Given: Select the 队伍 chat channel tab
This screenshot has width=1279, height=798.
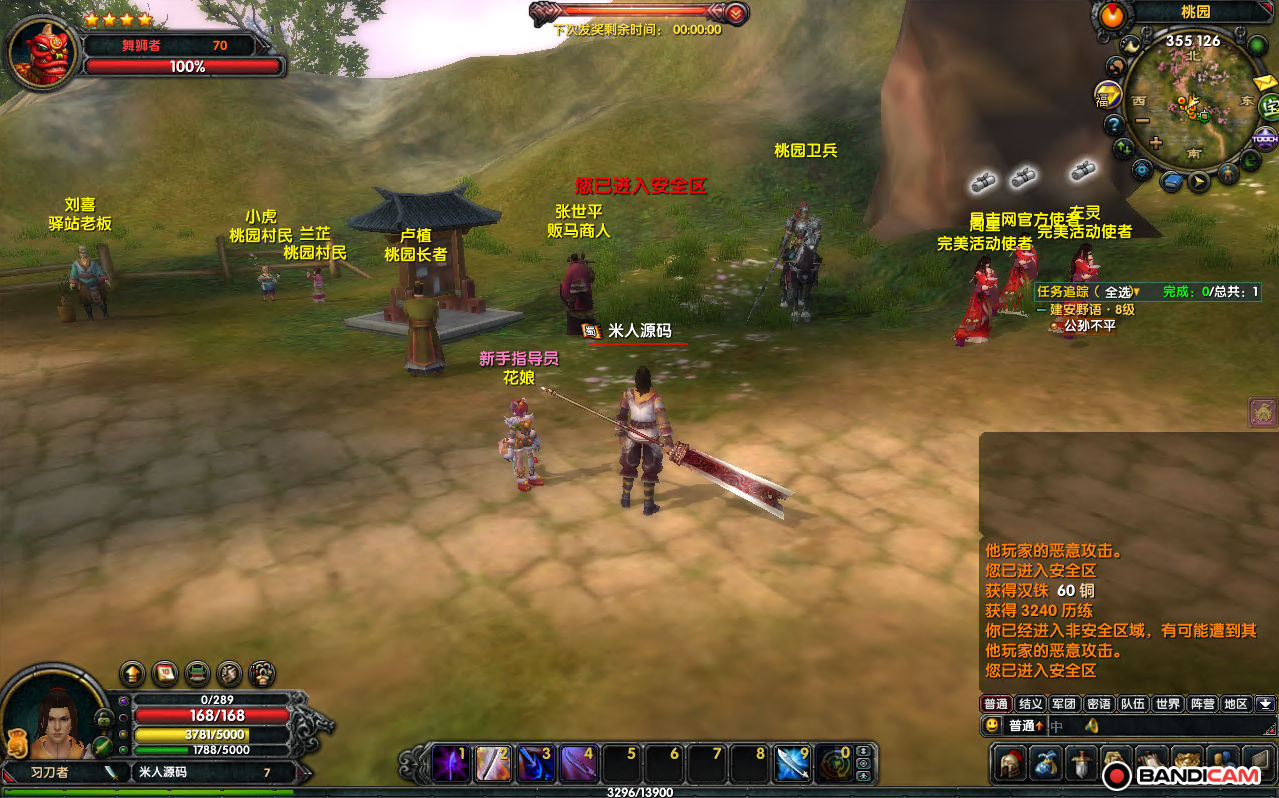Looking at the screenshot, I should (1132, 704).
